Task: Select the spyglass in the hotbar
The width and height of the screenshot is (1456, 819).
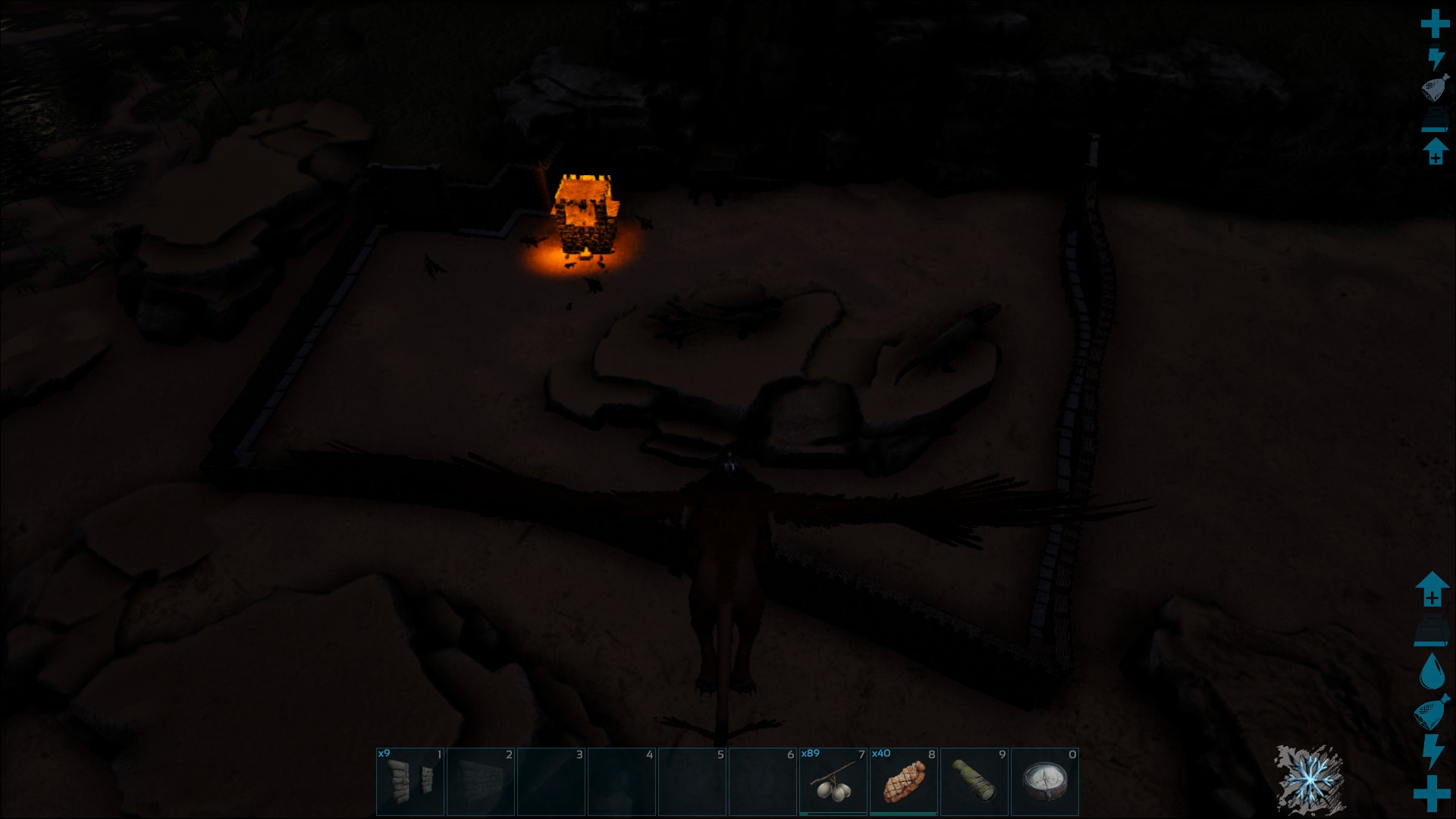Action: pyautogui.click(x=974, y=782)
